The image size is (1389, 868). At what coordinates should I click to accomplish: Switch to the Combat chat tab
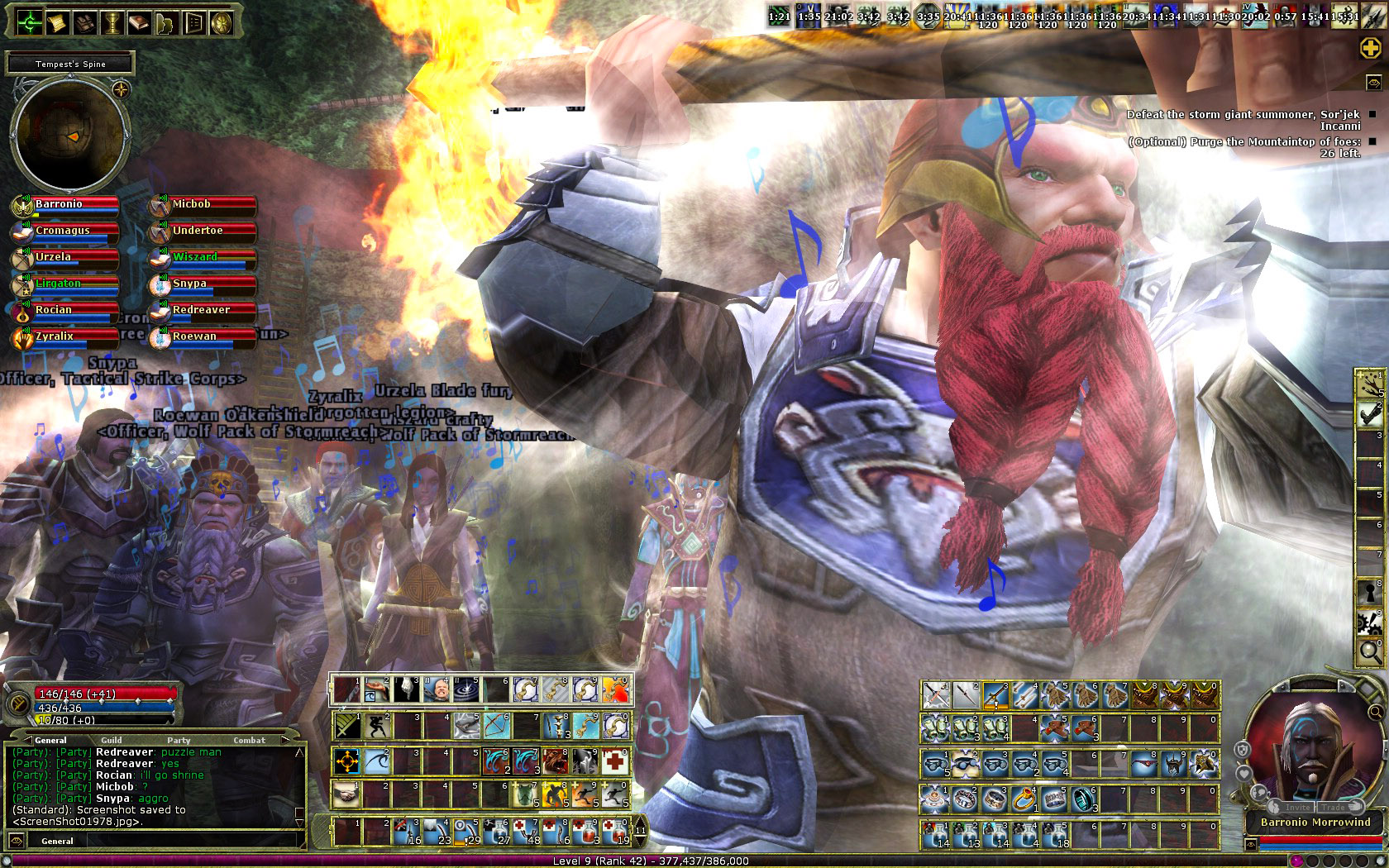pos(249,740)
